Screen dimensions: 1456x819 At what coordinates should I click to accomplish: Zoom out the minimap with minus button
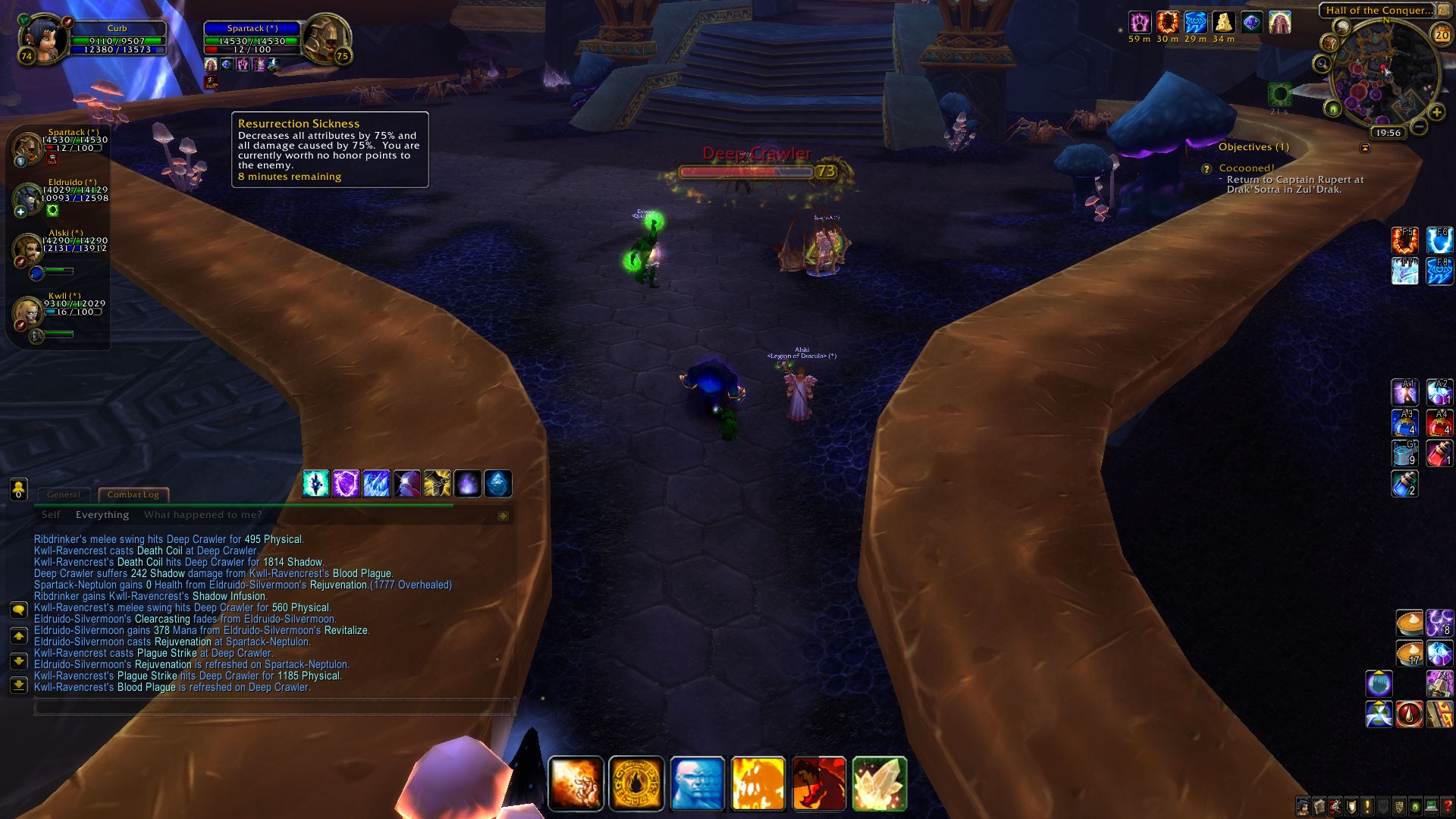coord(1419,127)
